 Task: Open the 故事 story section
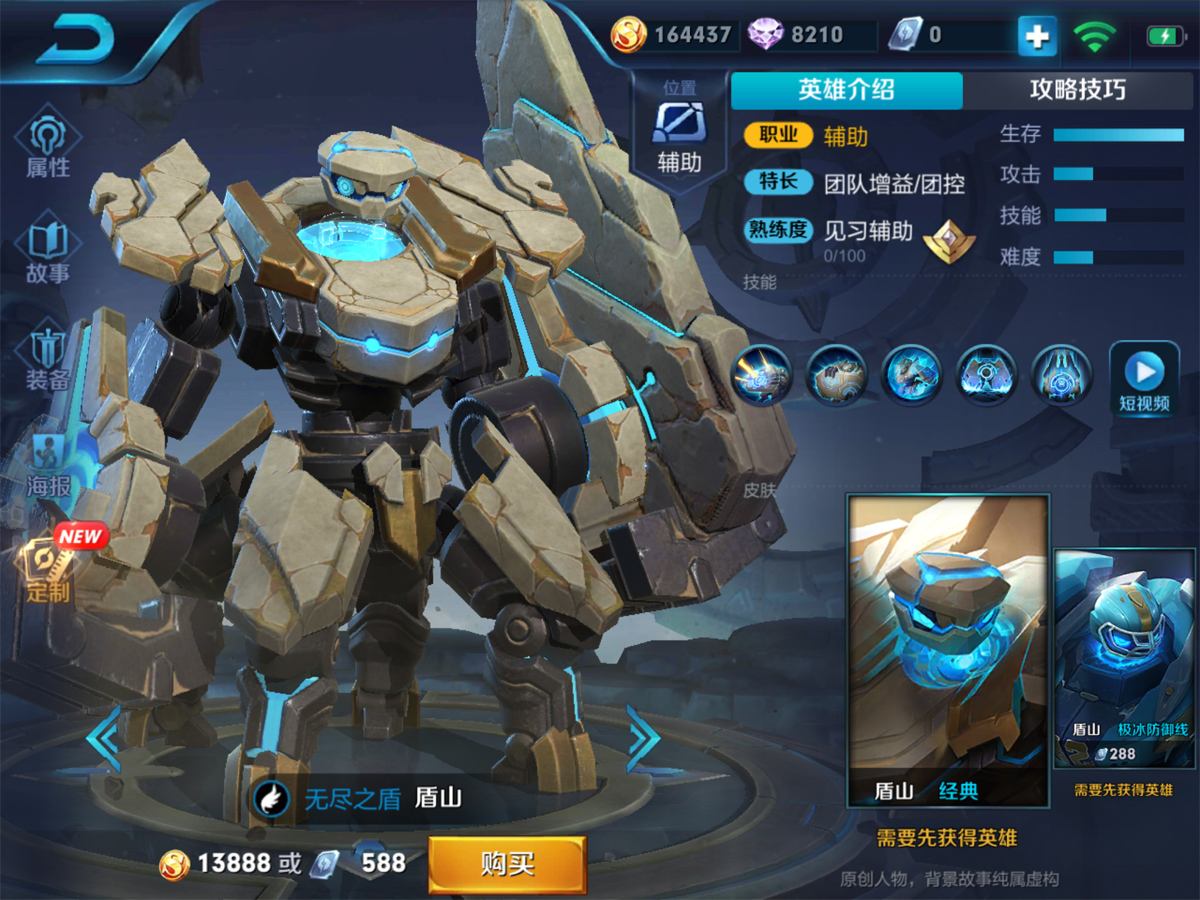tap(47, 253)
